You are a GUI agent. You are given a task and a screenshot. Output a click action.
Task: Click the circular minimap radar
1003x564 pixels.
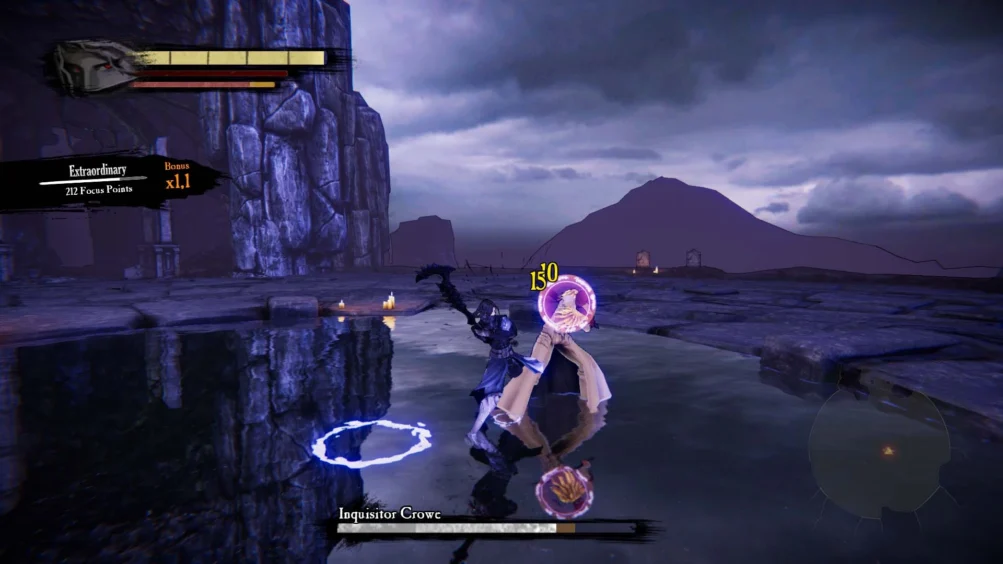pos(879,451)
